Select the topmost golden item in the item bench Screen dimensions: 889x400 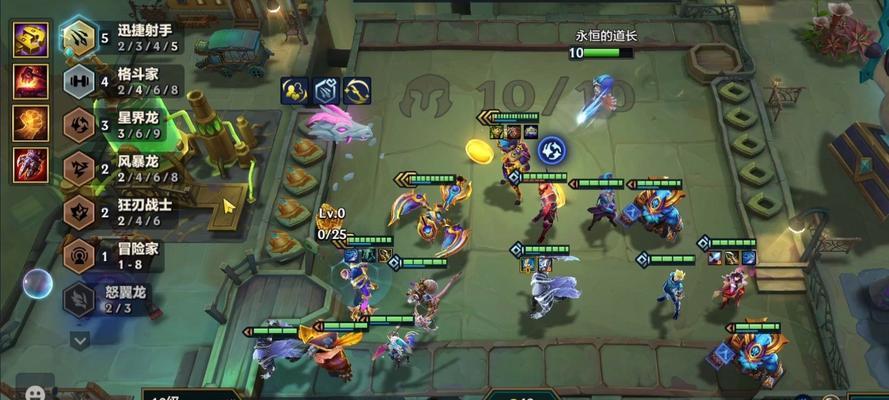point(30,39)
